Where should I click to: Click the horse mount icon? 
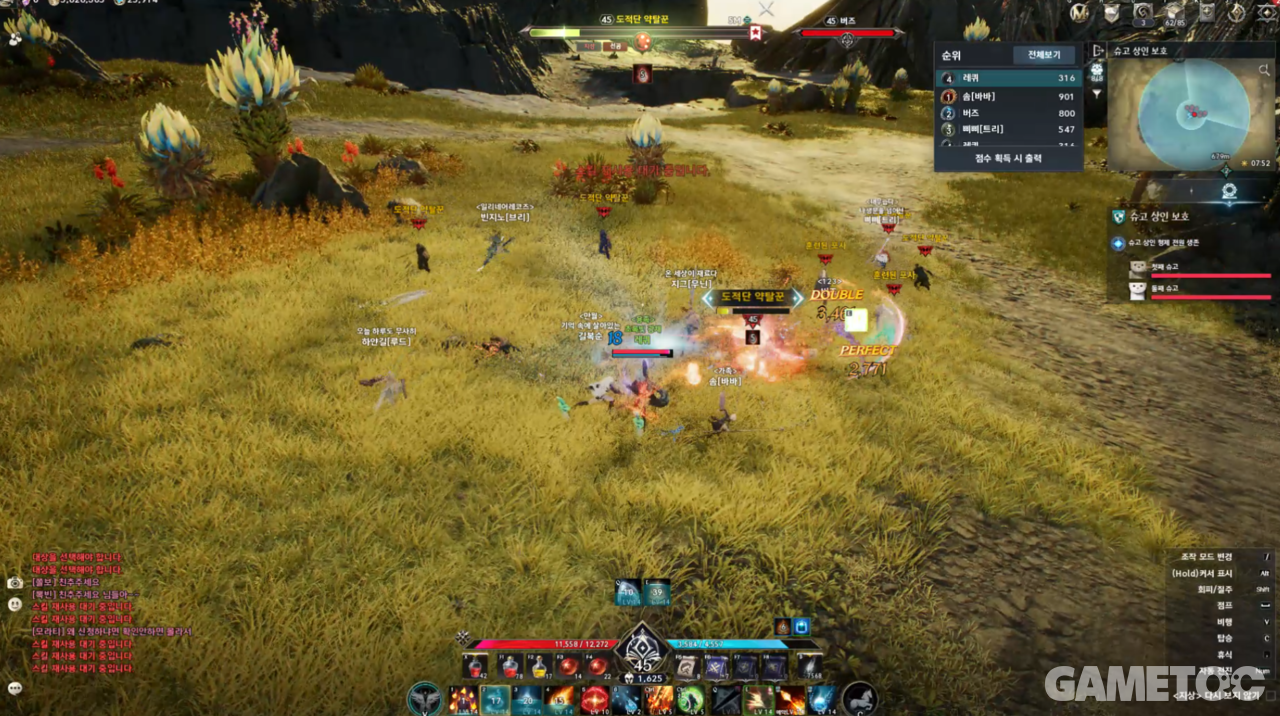[860, 699]
